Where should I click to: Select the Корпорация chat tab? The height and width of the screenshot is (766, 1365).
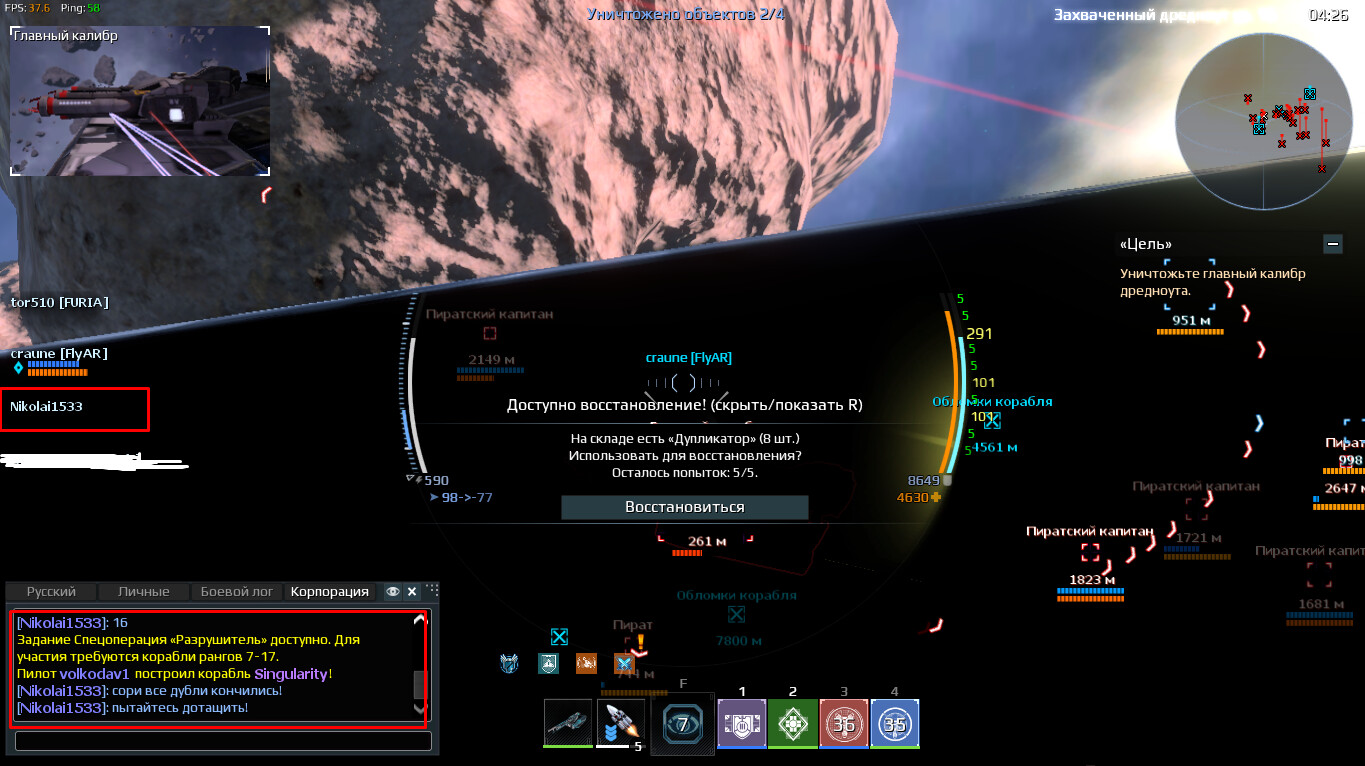pos(329,591)
